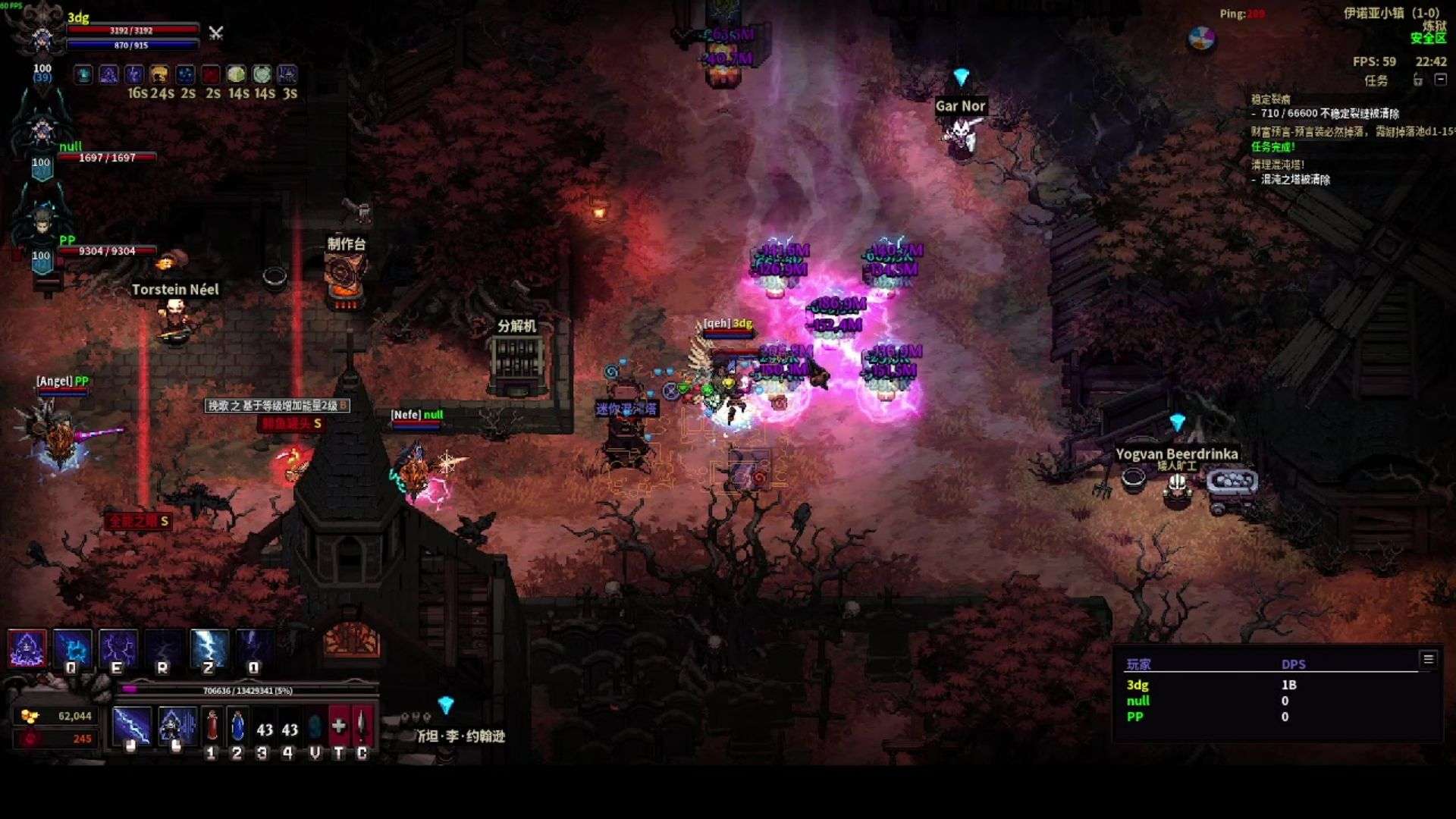Click the yellow skull buff icon

pyautogui.click(x=159, y=74)
